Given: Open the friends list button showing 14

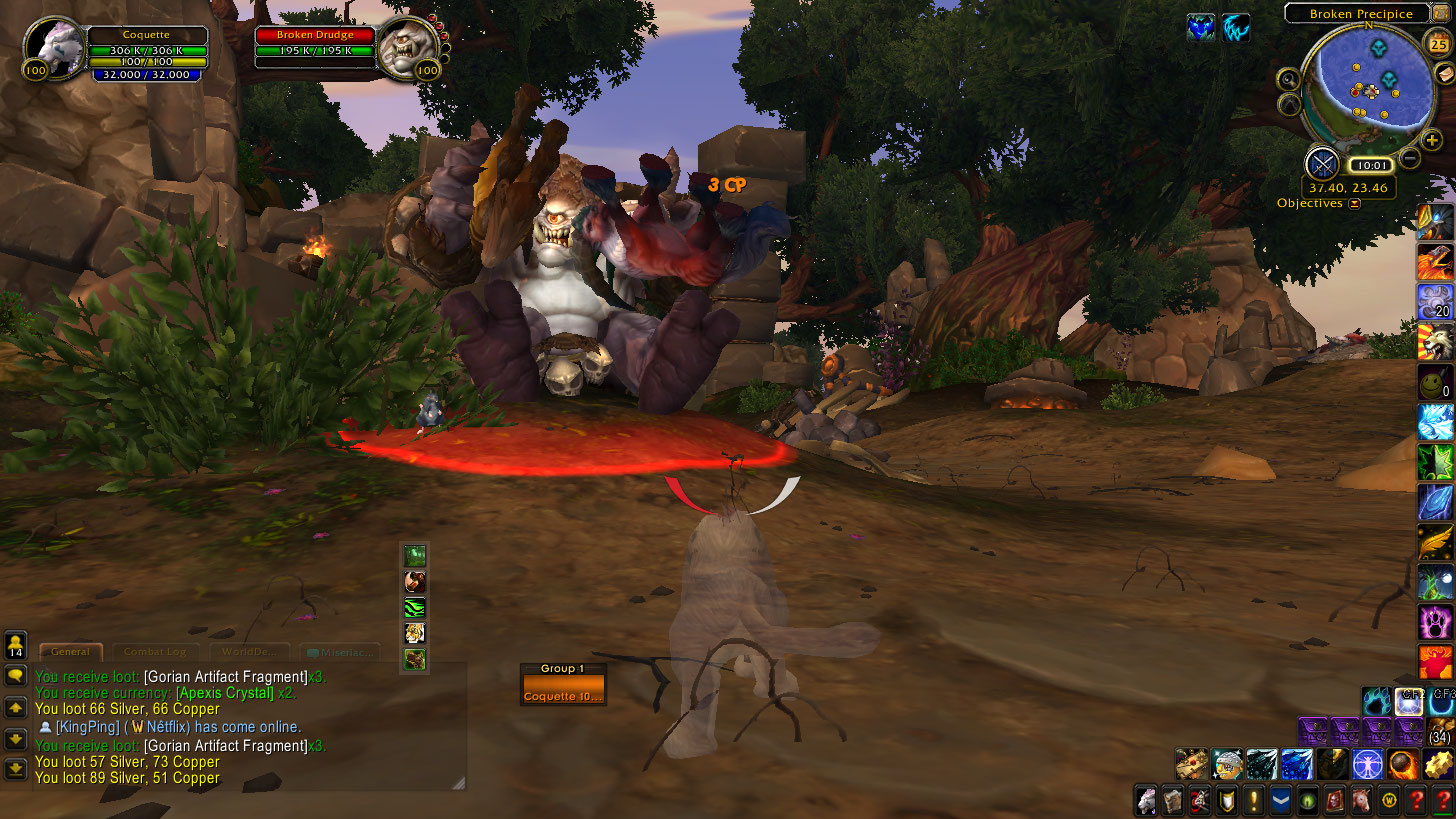Looking at the screenshot, I should click(x=15, y=643).
